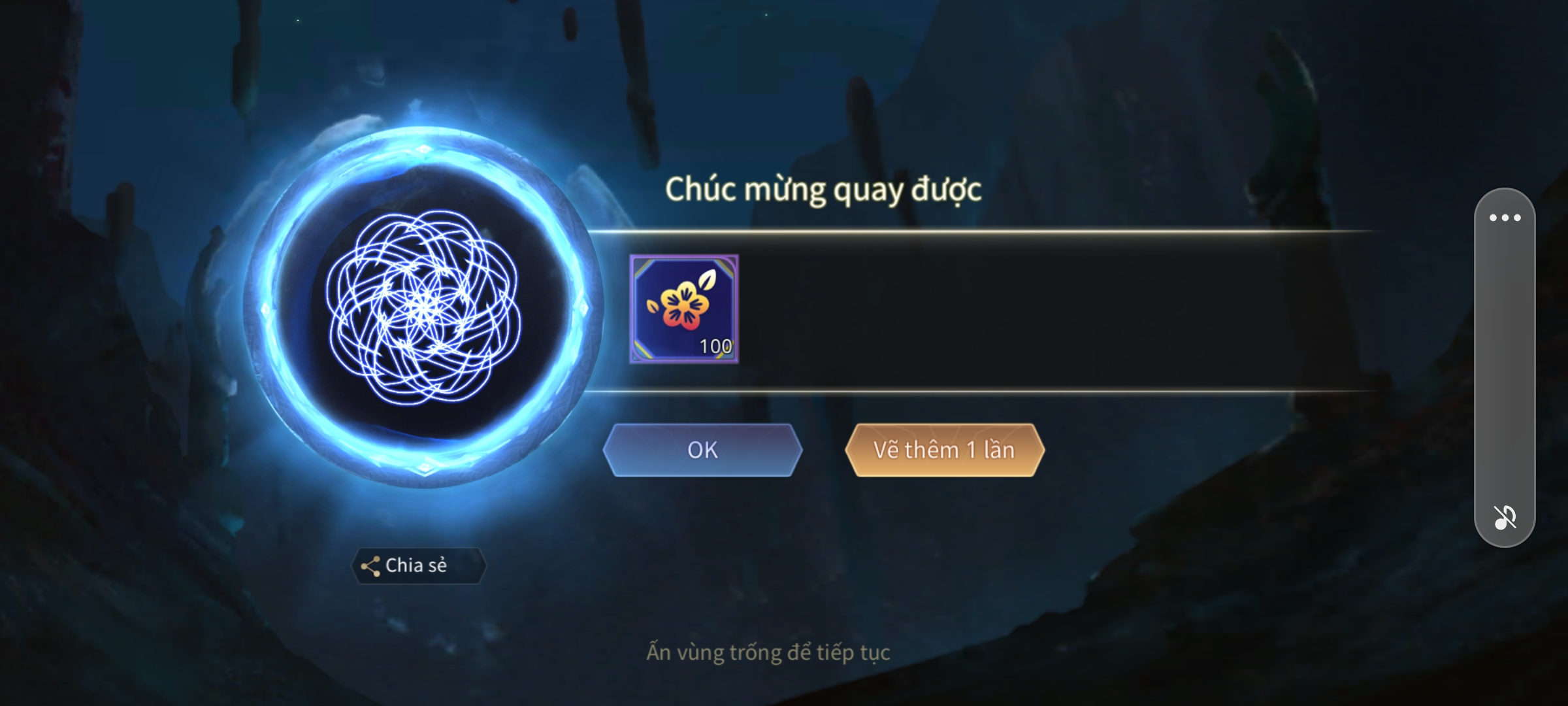Choose Vẽ thêm 1 lần to draw again

(944, 450)
